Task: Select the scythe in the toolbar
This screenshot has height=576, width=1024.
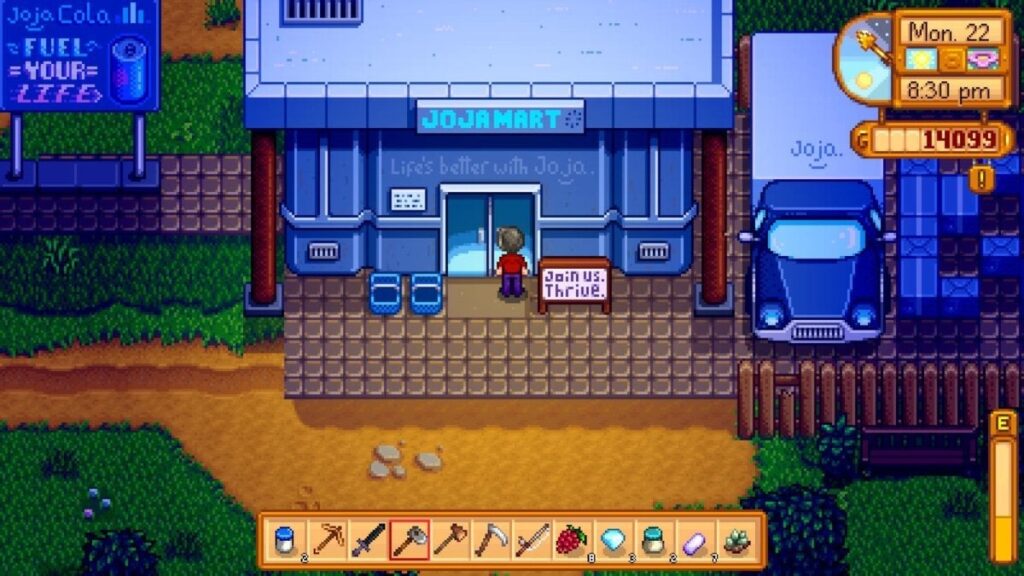Action: 490,540
